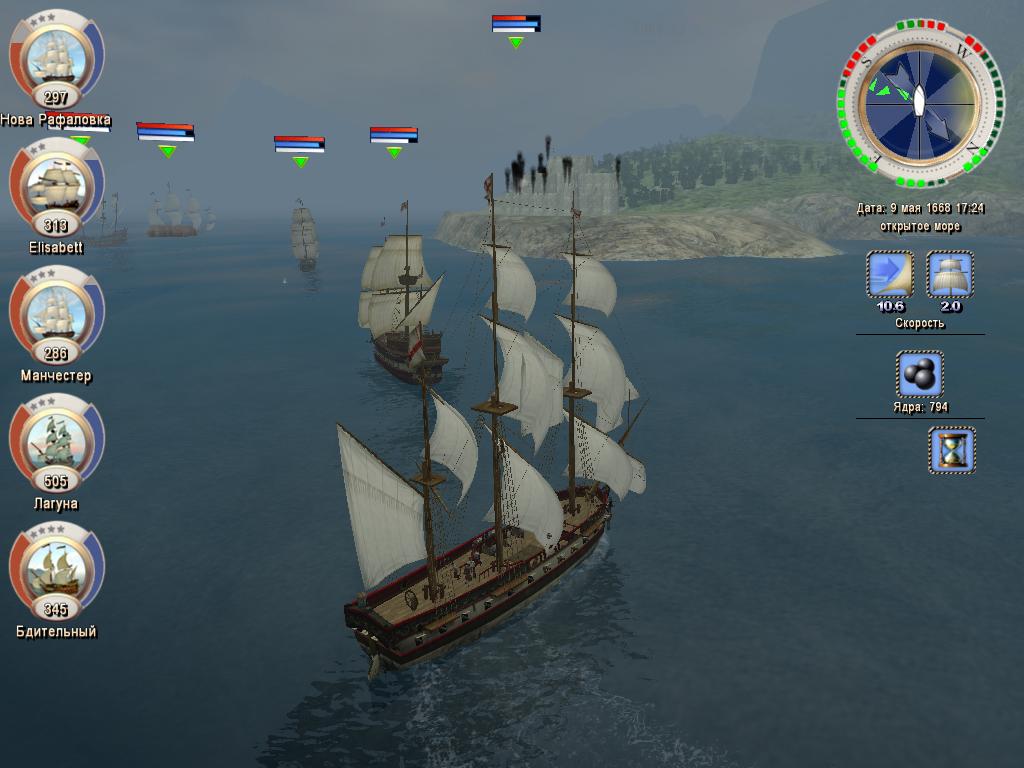This screenshot has width=1024, height=768.
Task: Pick the Лагуна ship portrait
Action: tap(56, 441)
